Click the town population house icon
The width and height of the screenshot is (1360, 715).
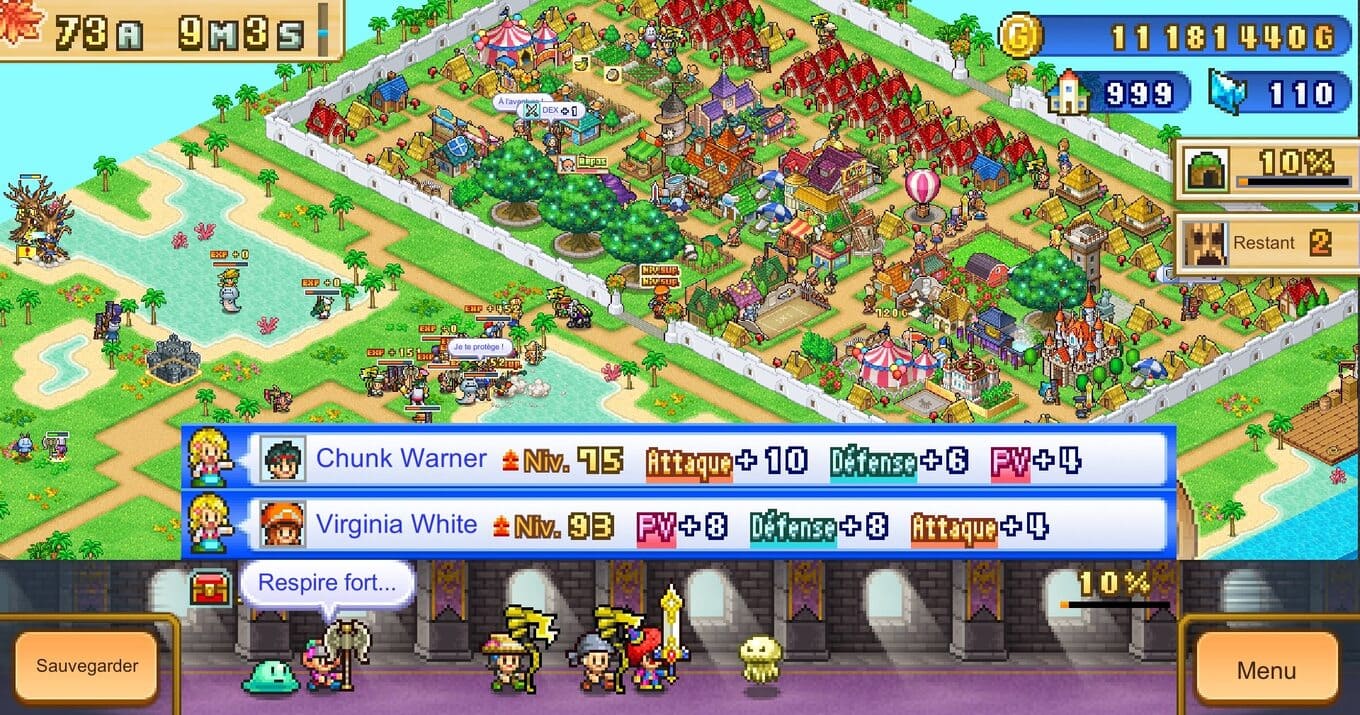(1067, 93)
